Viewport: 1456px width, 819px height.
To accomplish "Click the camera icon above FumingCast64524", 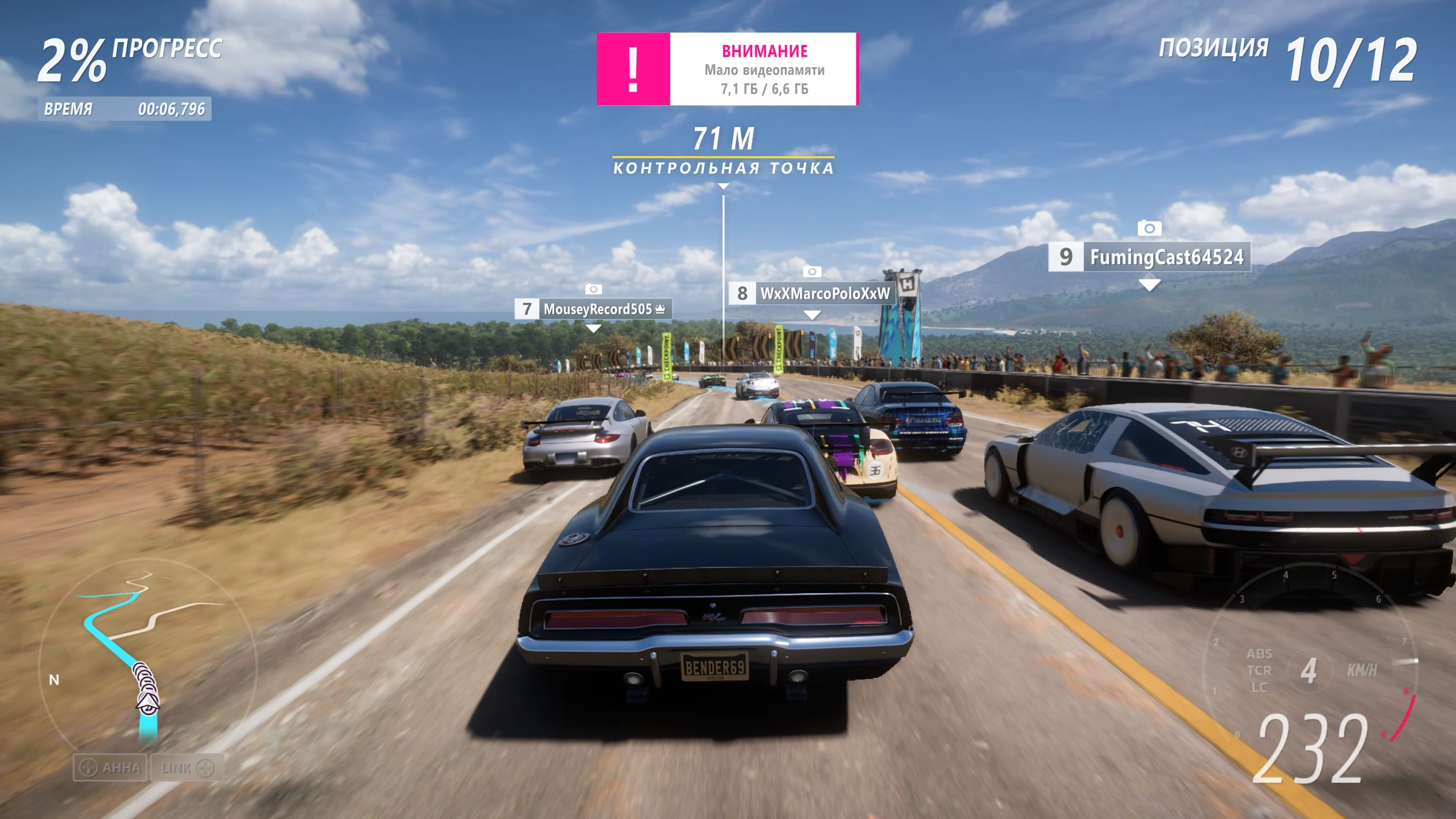I will tap(1149, 228).
